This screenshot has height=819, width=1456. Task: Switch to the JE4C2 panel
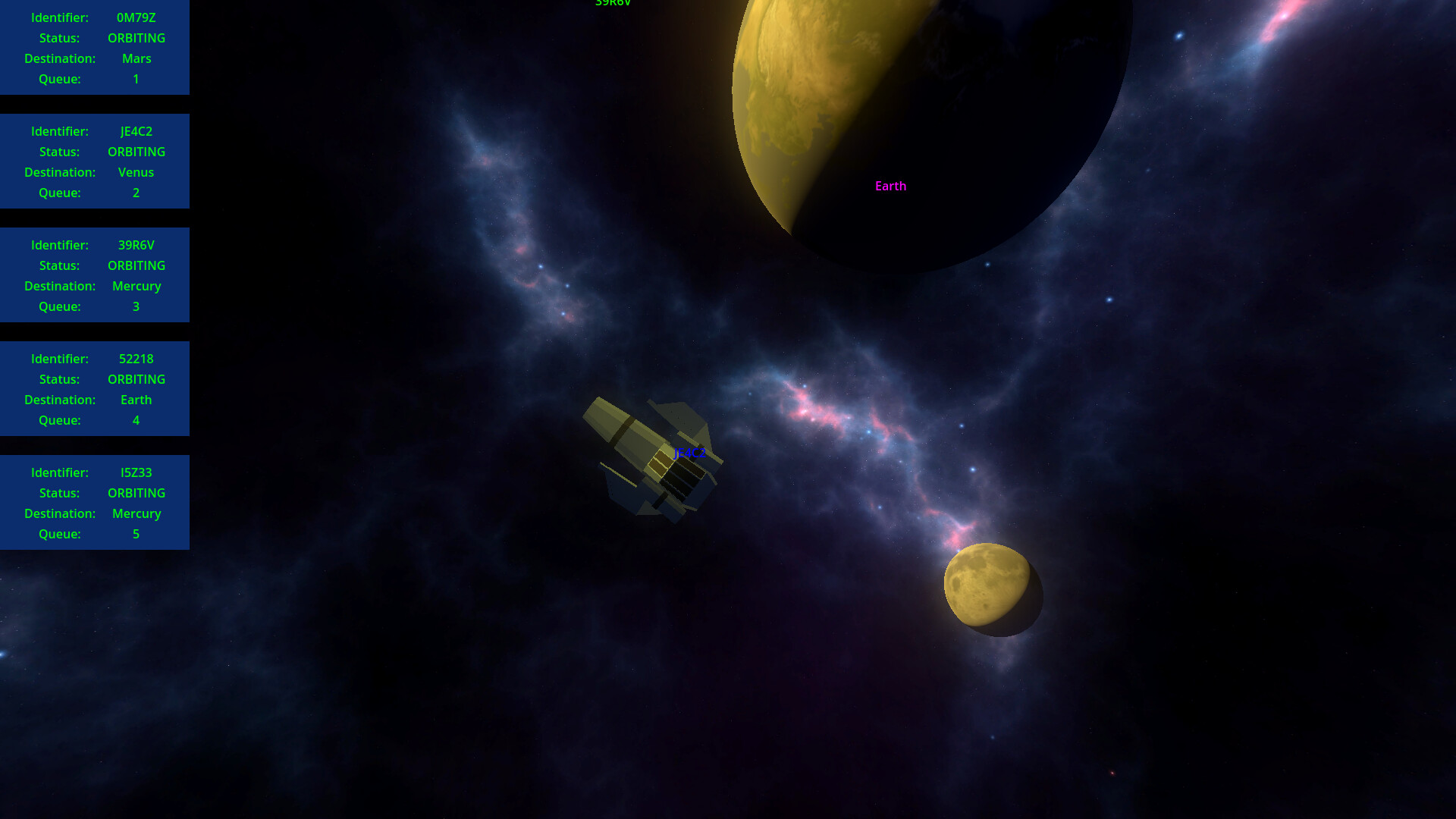pos(95,161)
